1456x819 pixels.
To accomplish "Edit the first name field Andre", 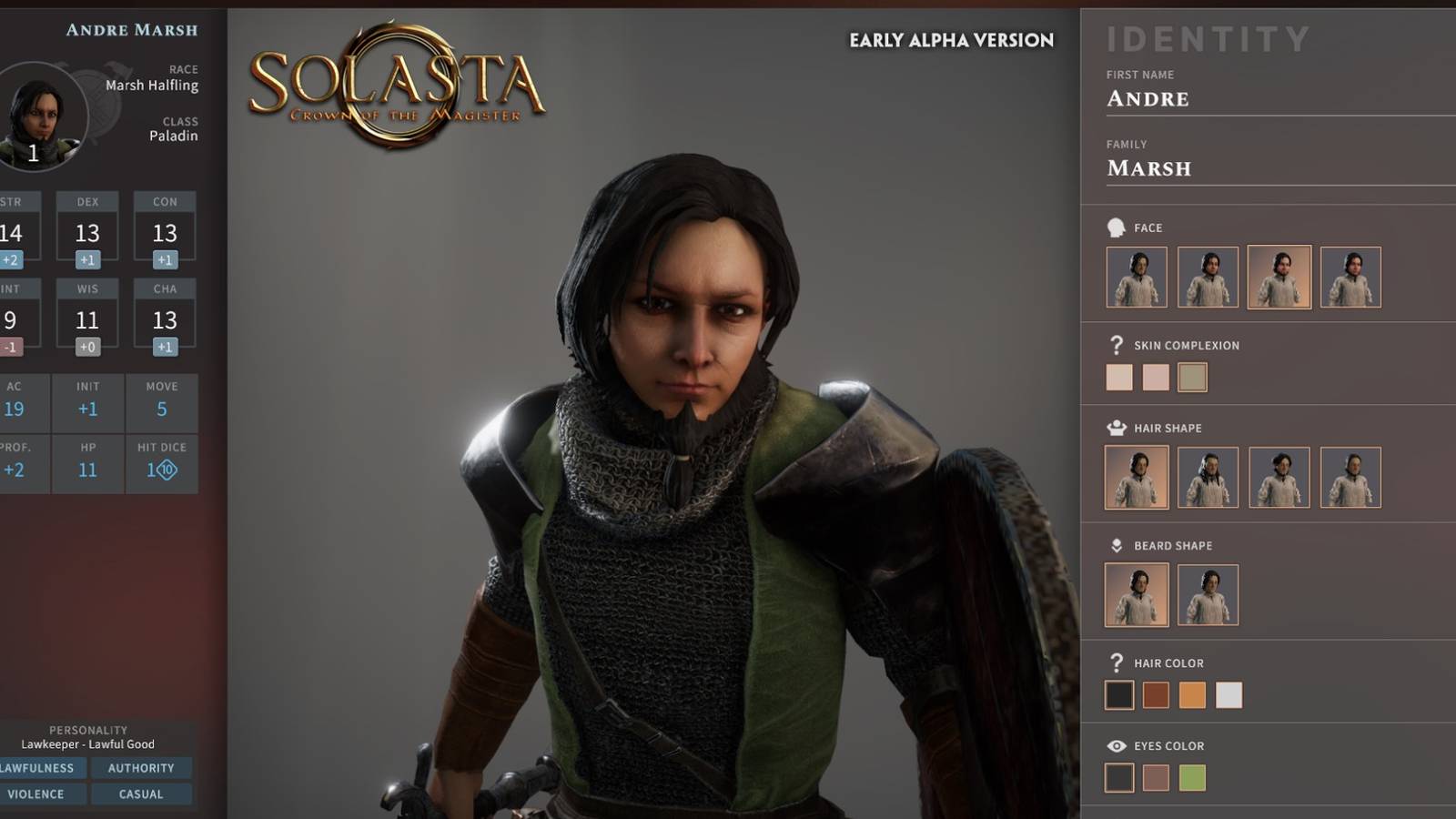I will click(x=1274, y=99).
